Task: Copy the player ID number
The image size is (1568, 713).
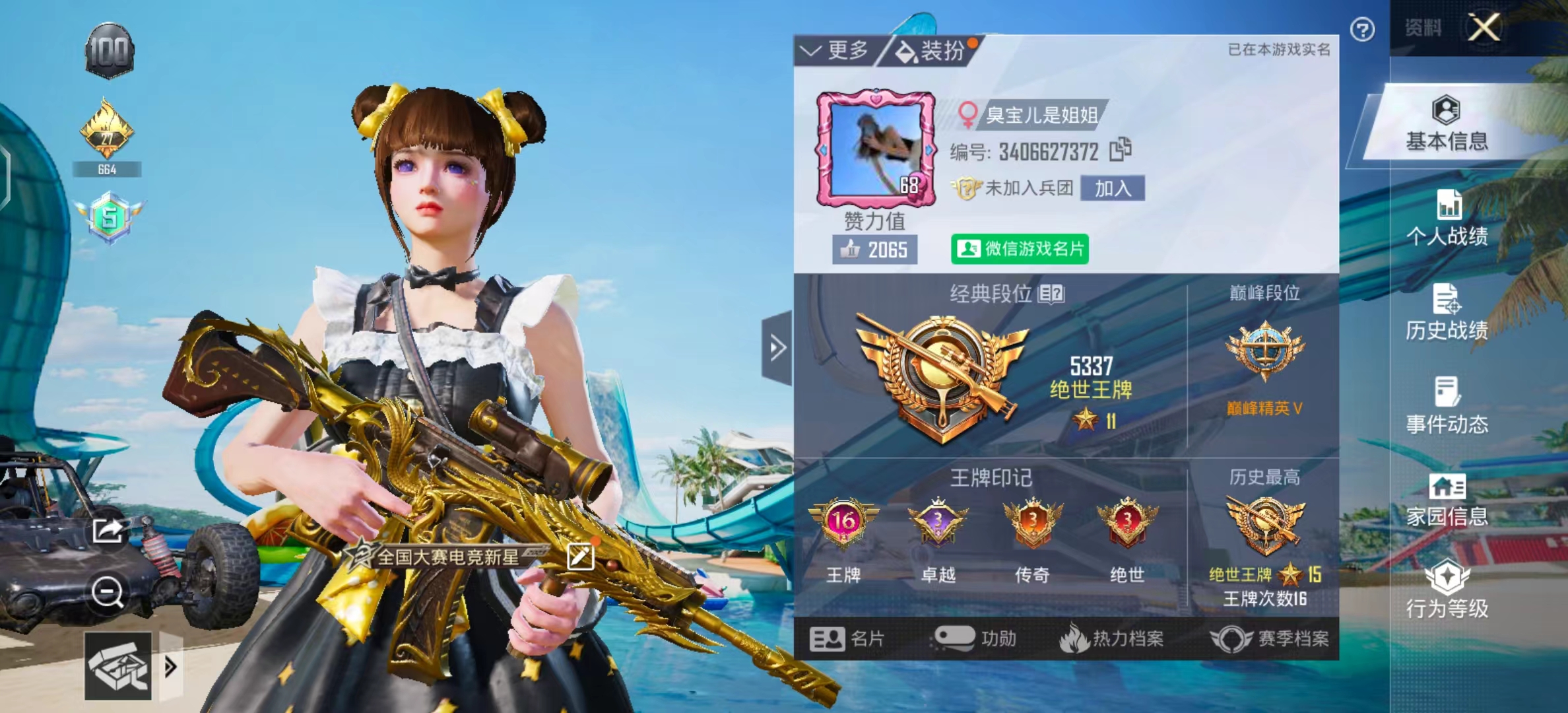Action: tap(1120, 149)
